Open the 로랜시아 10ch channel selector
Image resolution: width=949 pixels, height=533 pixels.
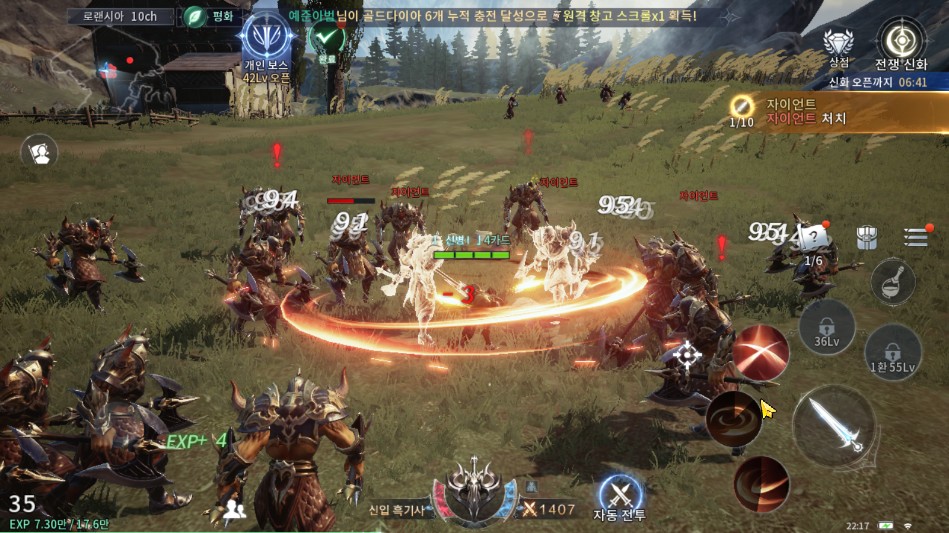[x=120, y=16]
